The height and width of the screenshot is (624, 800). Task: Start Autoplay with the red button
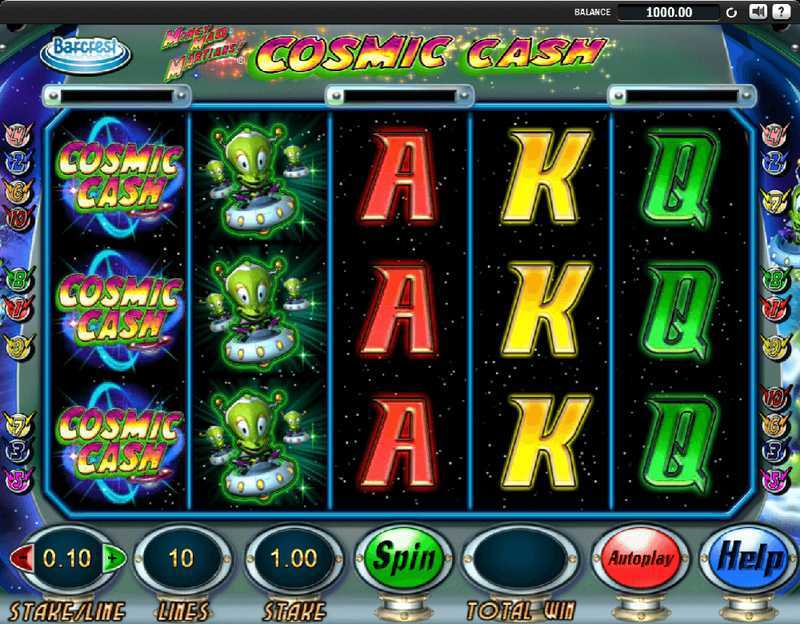640,558
